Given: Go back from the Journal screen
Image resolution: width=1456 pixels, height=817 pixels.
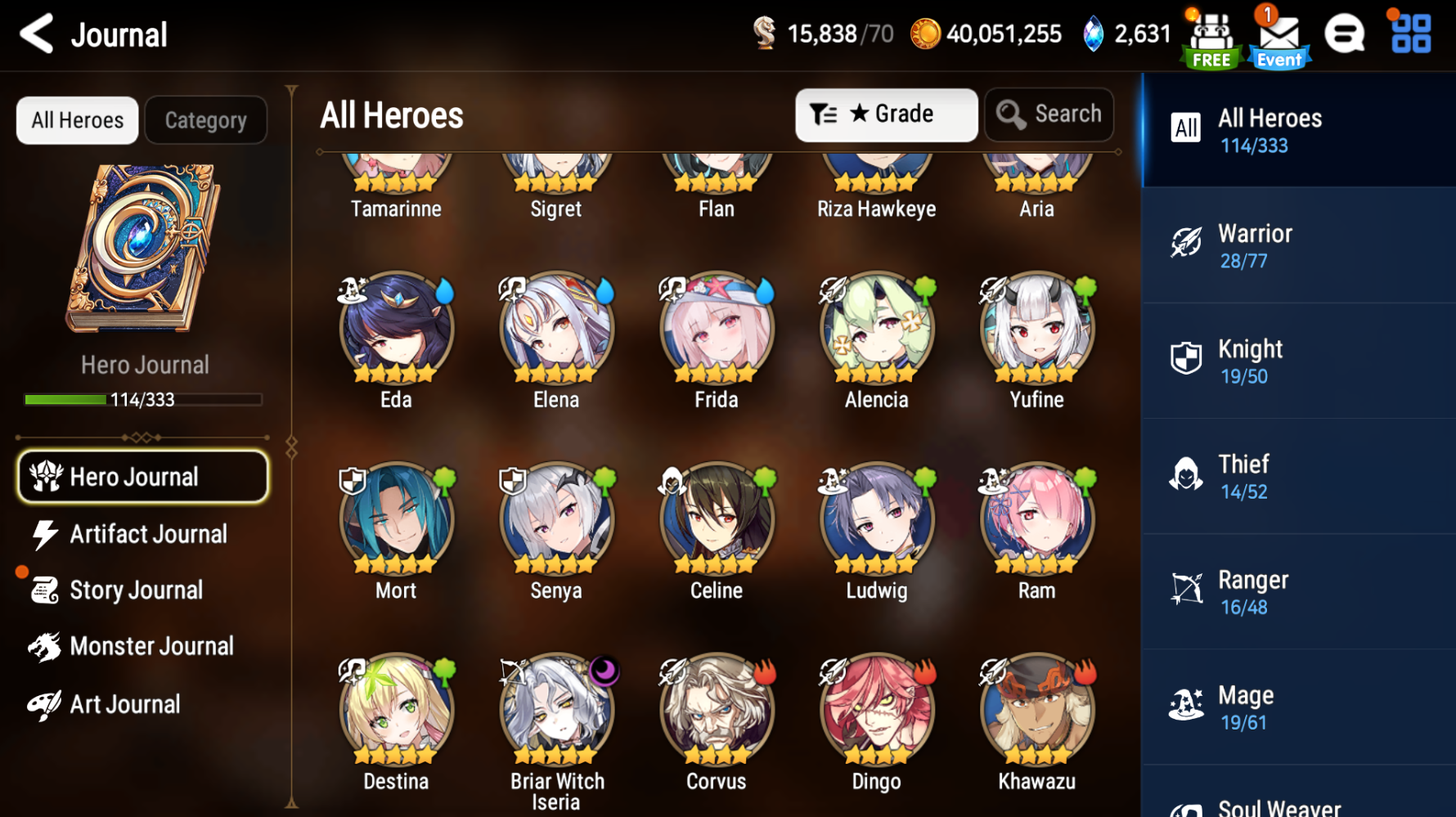Looking at the screenshot, I should (37, 34).
